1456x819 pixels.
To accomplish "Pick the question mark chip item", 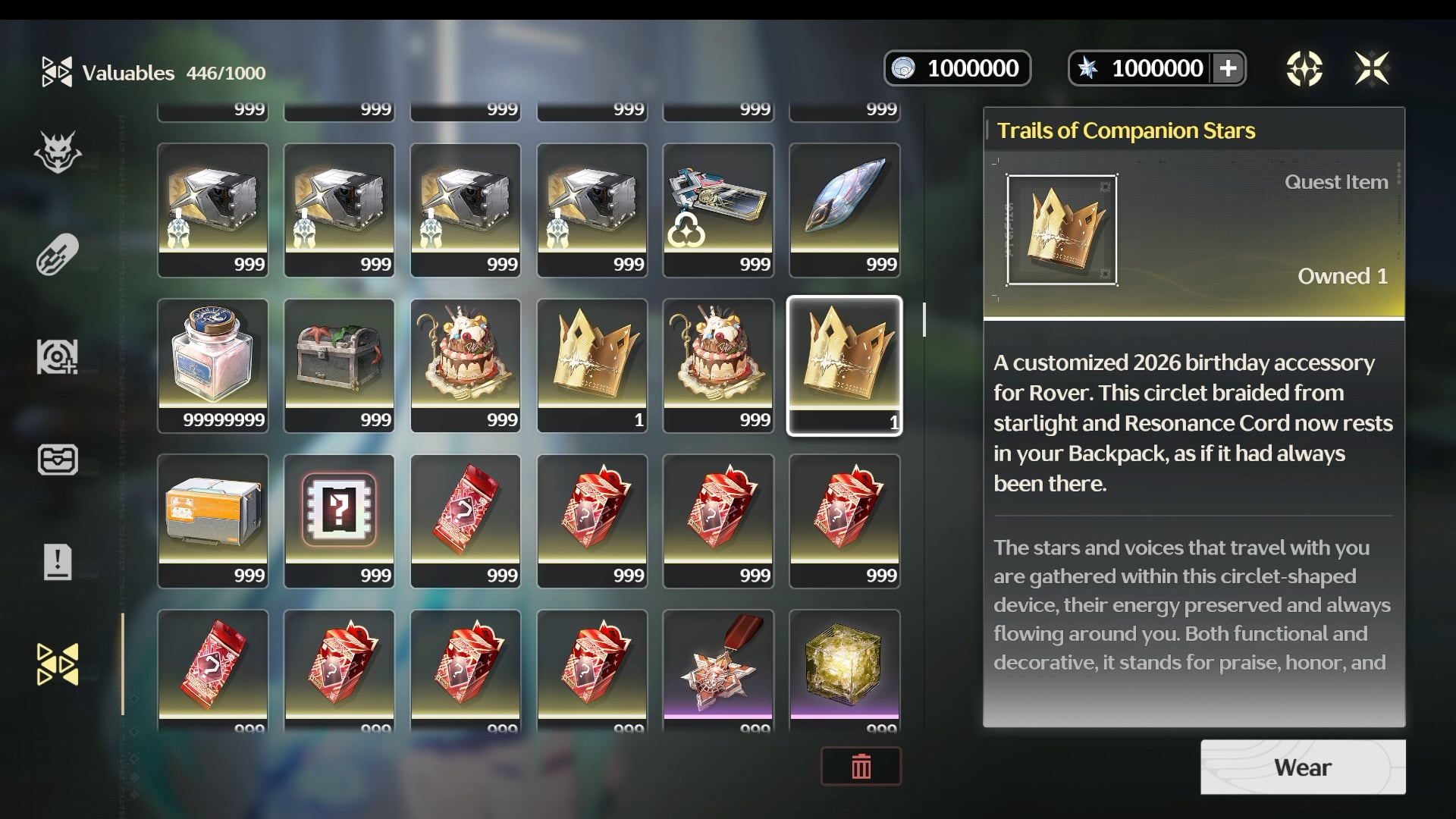I will 339,520.
